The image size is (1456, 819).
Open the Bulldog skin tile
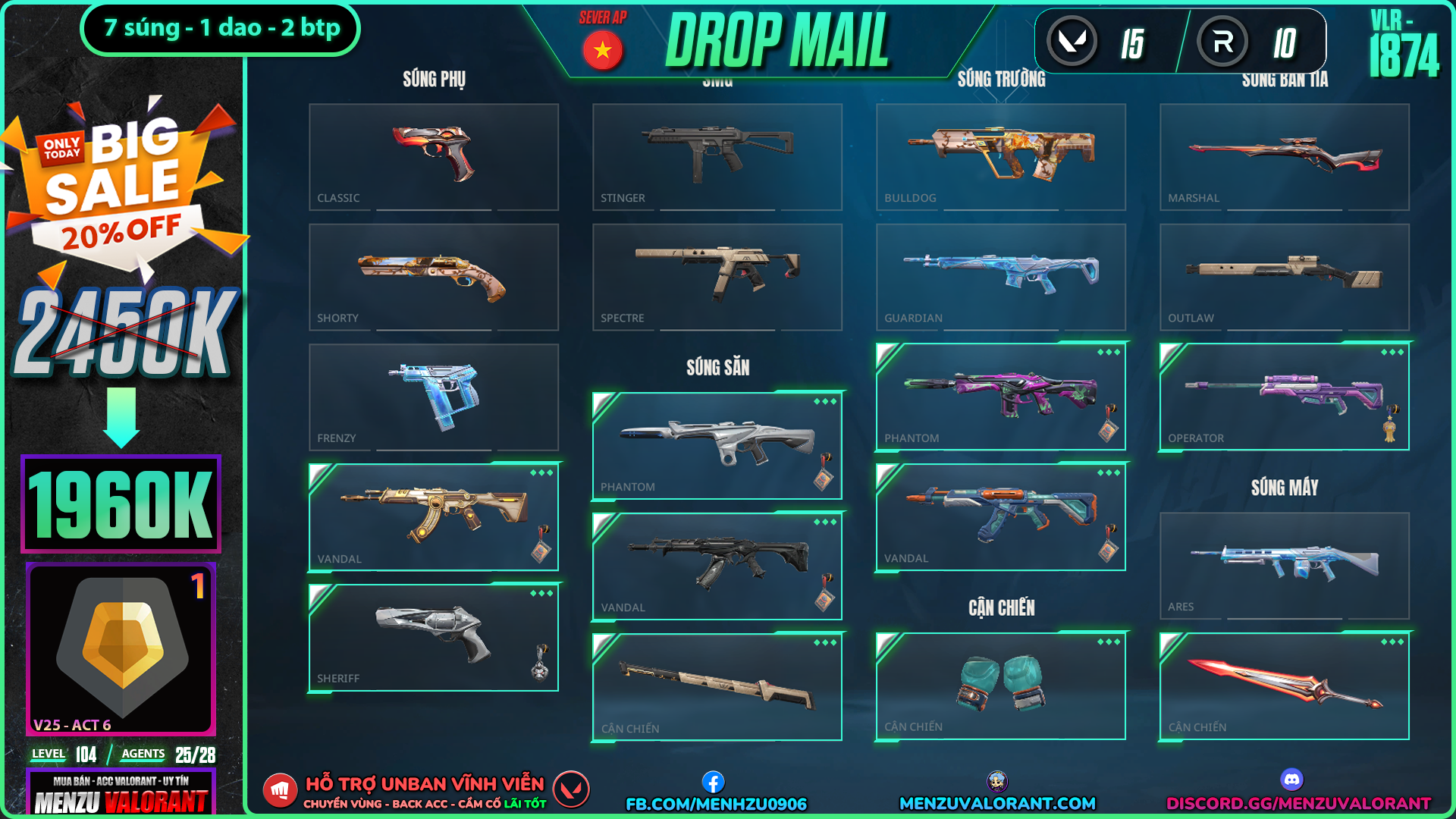click(1000, 157)
